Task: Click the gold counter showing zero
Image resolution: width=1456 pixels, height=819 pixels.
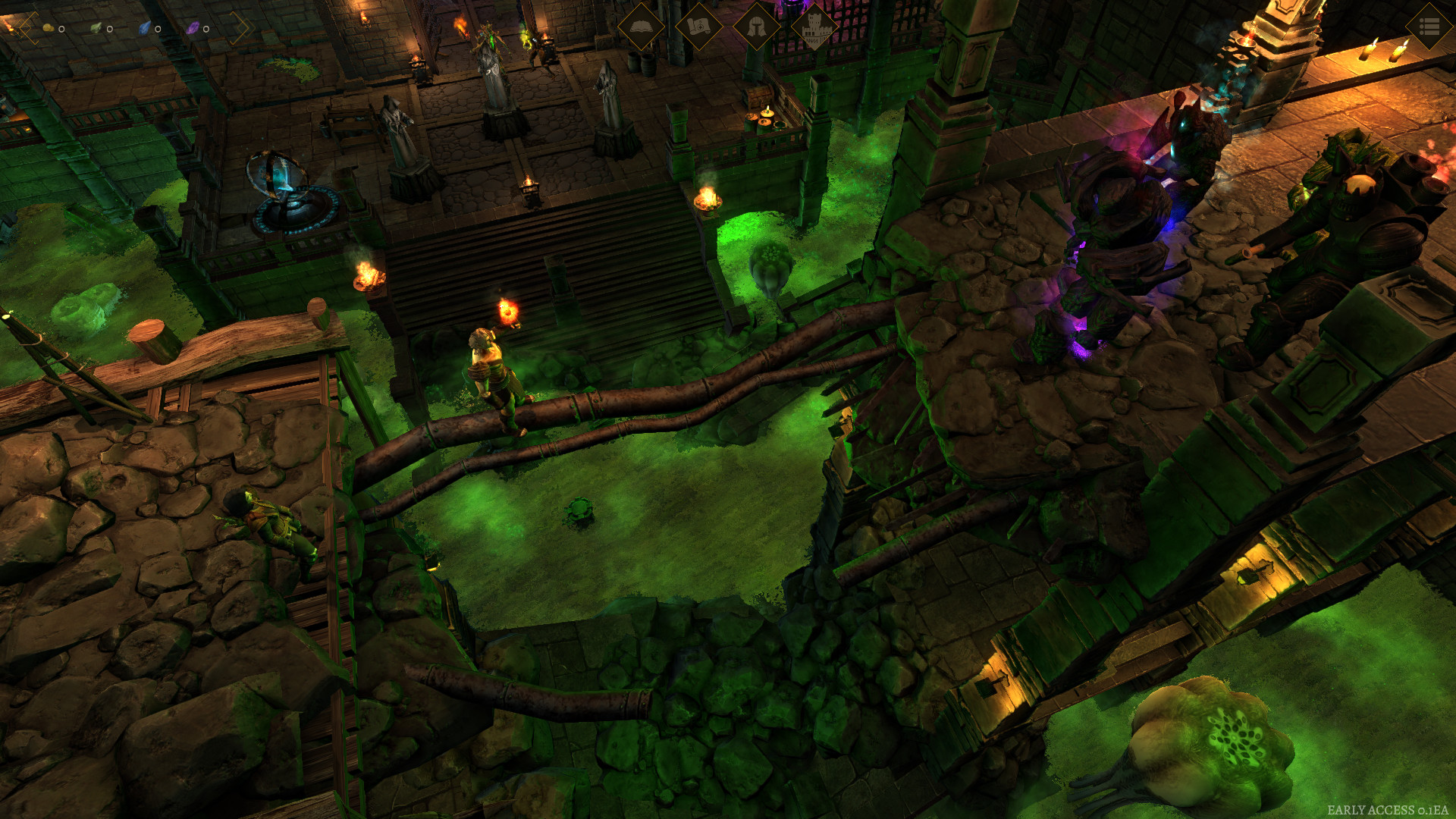Action: (x=62, y=28)
